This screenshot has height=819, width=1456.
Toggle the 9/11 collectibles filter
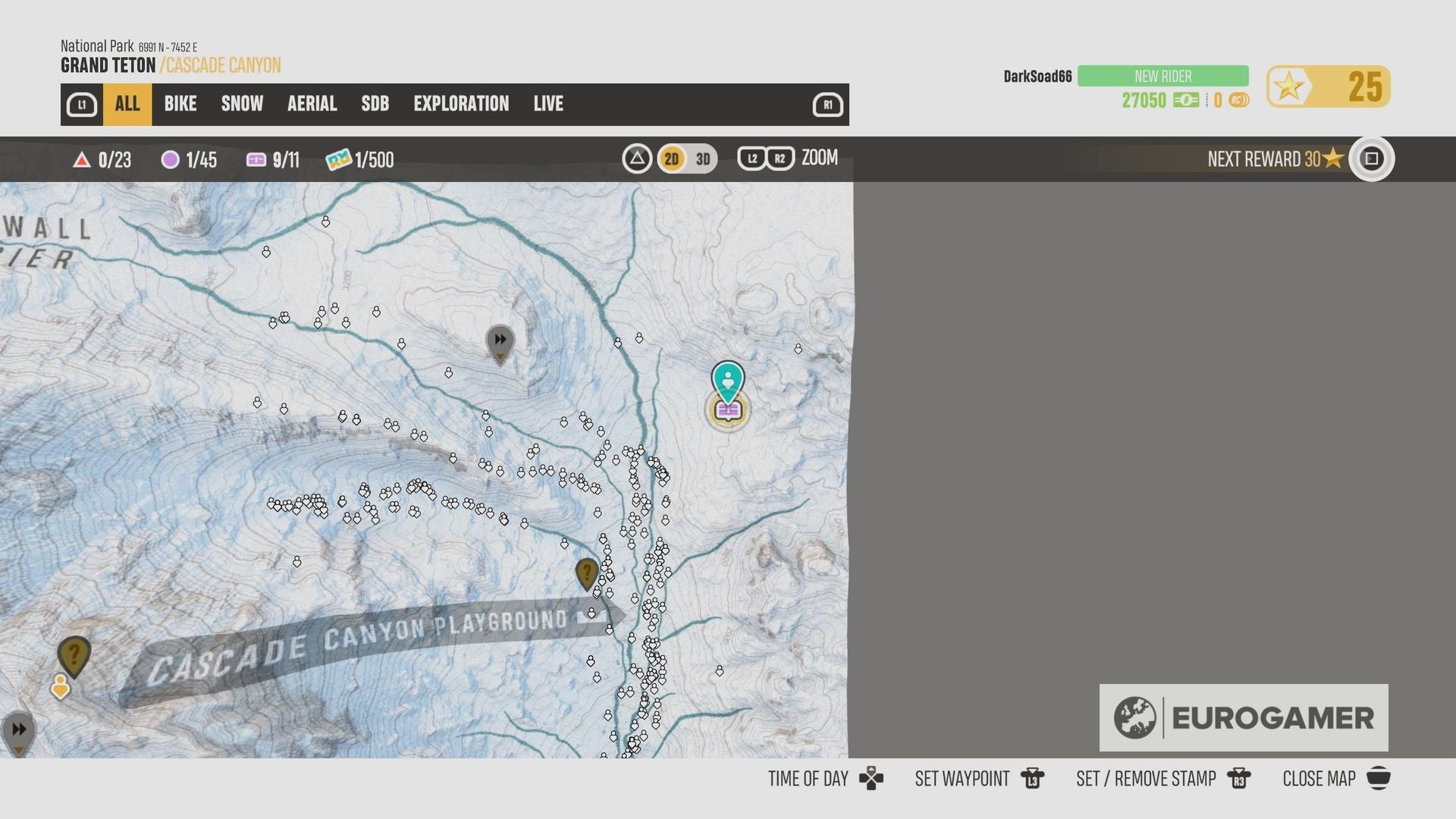click(273, 160)
